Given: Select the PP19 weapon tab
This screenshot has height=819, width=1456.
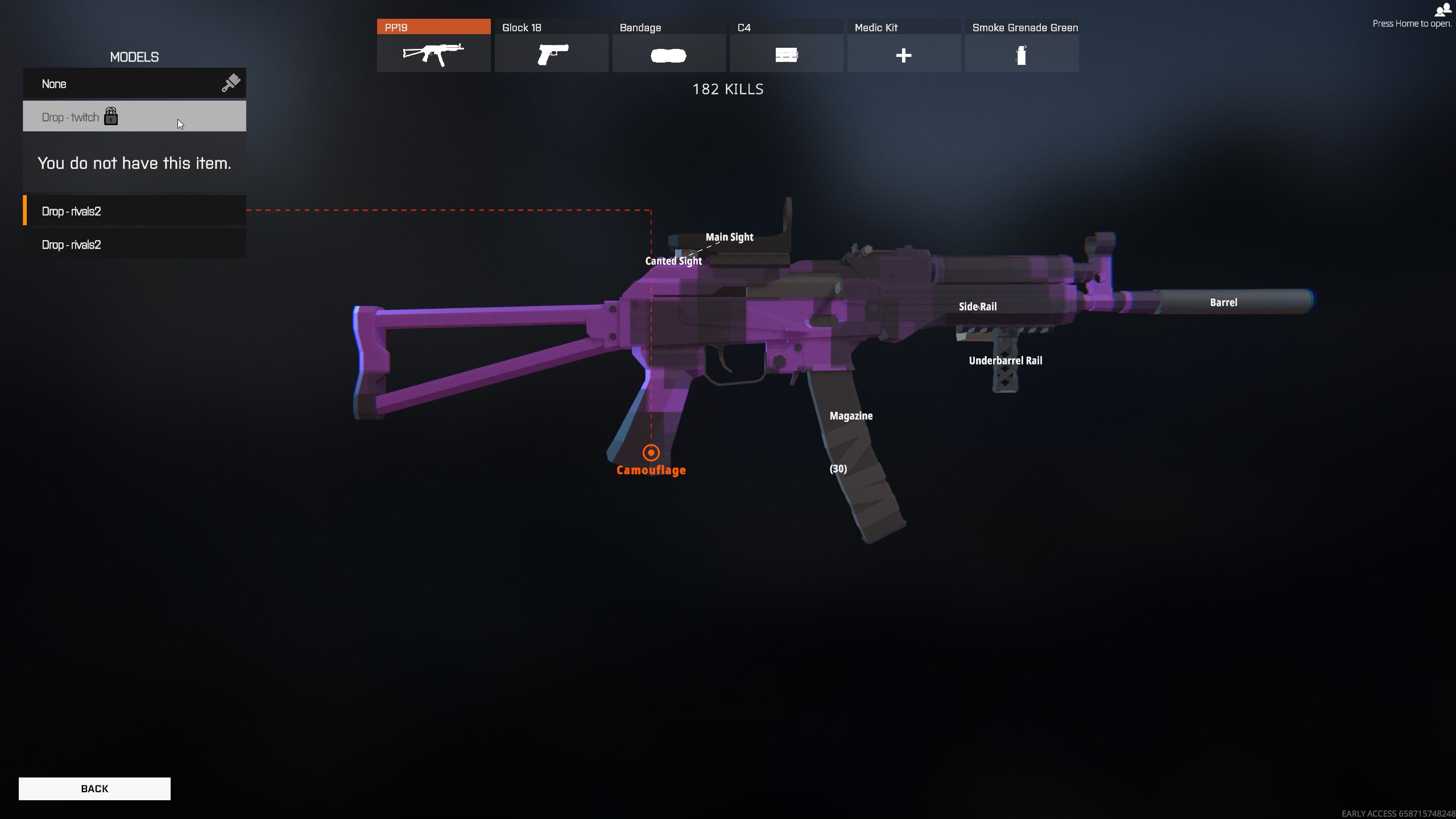Looking at the screenshot, I should click(433, 45).
